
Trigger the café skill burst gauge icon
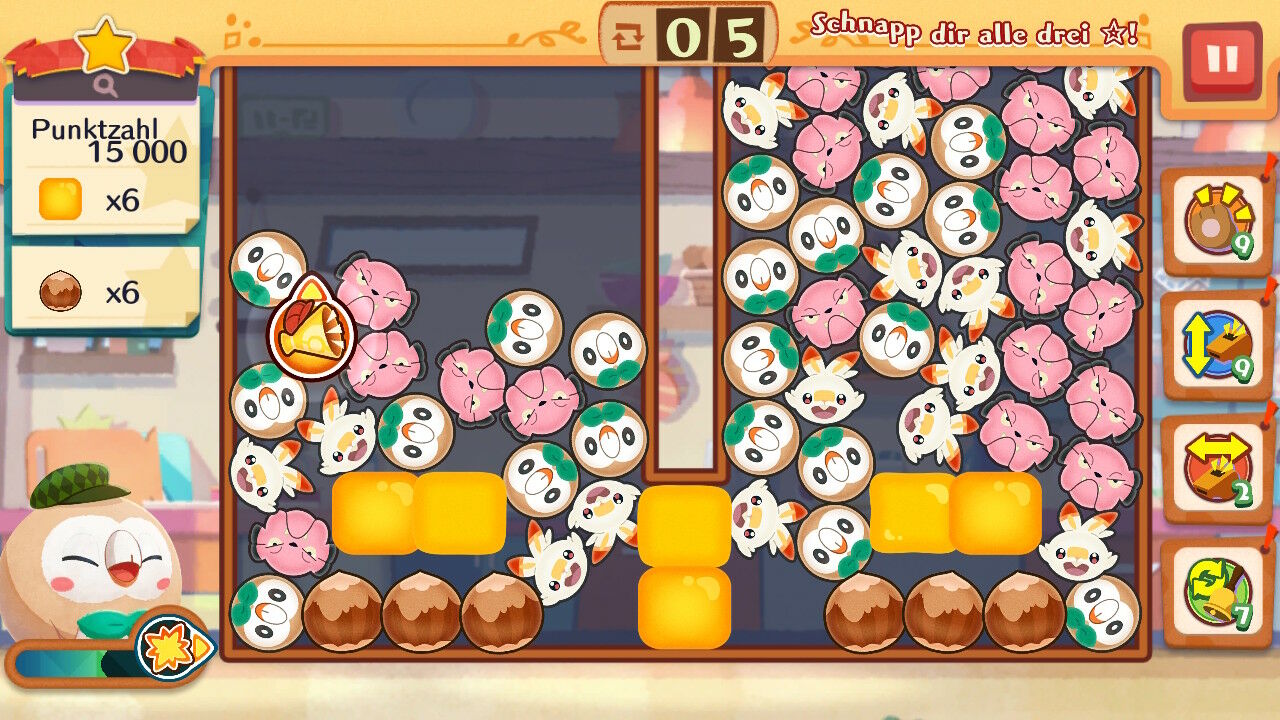coord(172,648)
